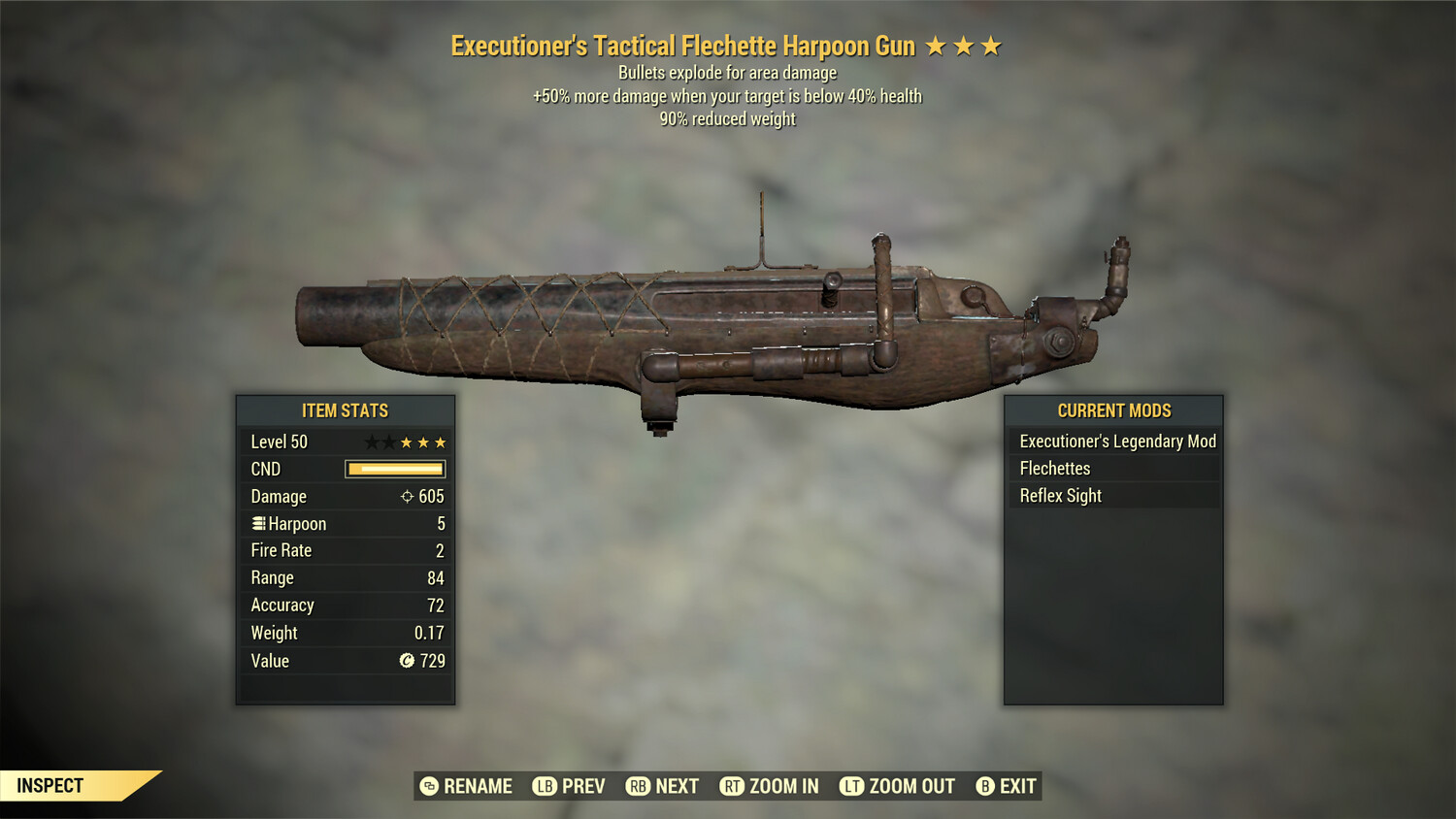This screenshot has width=1456, height=819.
Task: Expand the CURRENT MODS panel header
Action: (x=1112, y=410)
